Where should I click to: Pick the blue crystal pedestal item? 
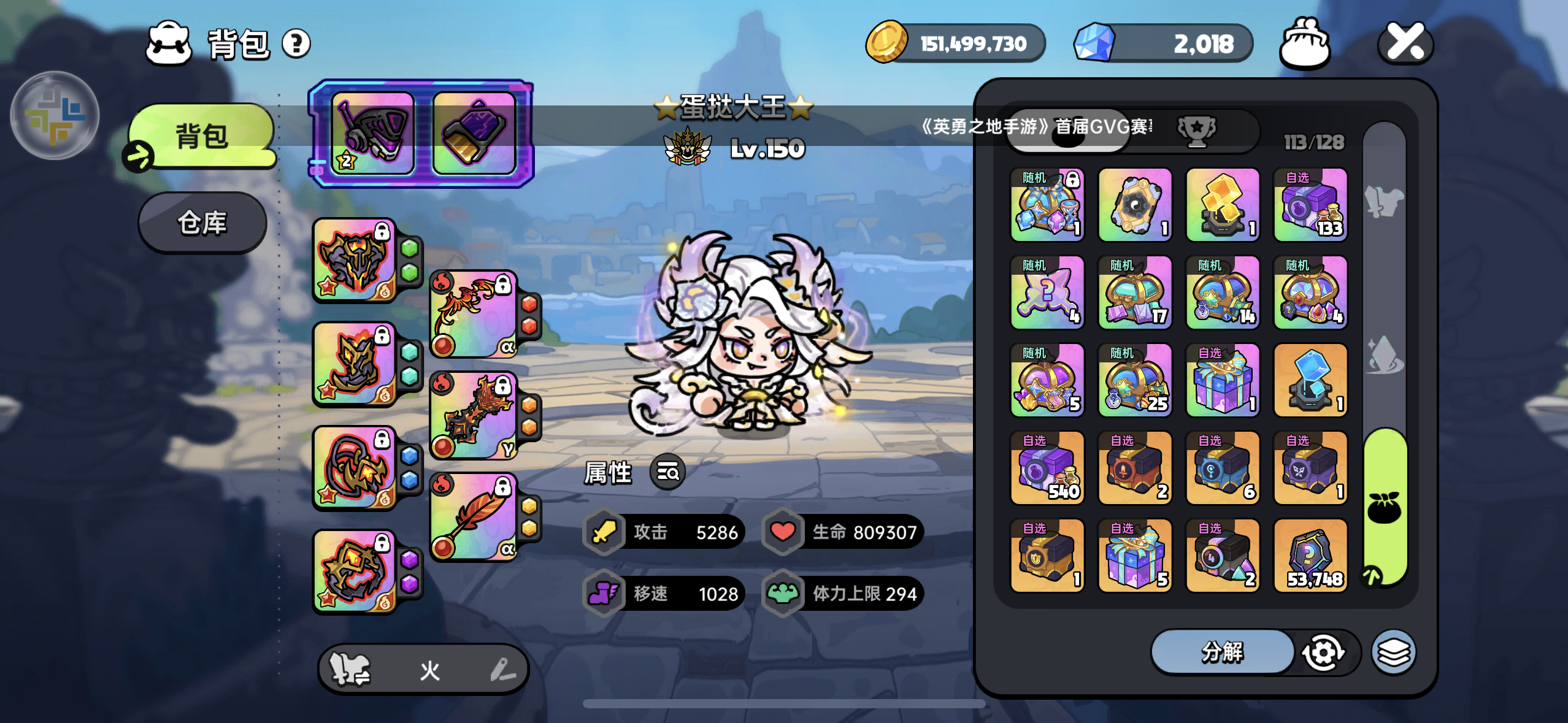[1310, 380]
